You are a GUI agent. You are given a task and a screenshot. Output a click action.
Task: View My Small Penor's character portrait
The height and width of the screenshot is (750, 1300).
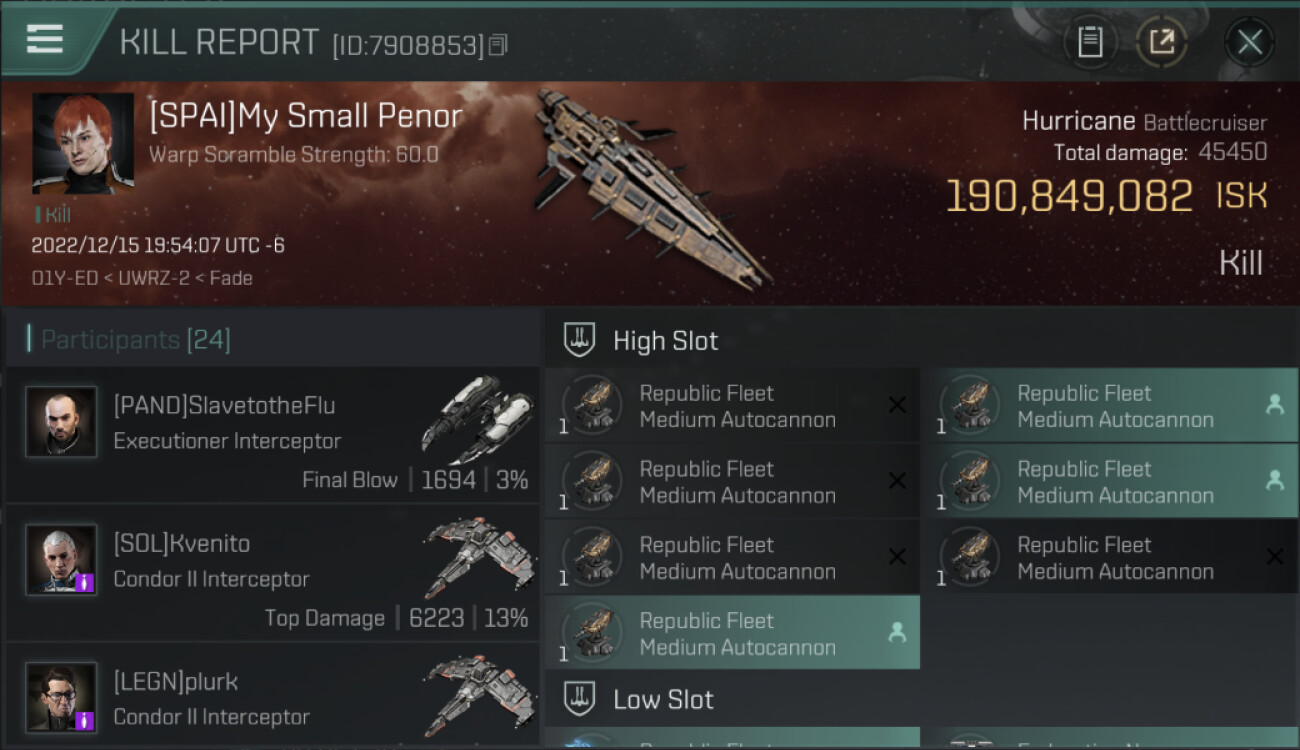point(83,143)
